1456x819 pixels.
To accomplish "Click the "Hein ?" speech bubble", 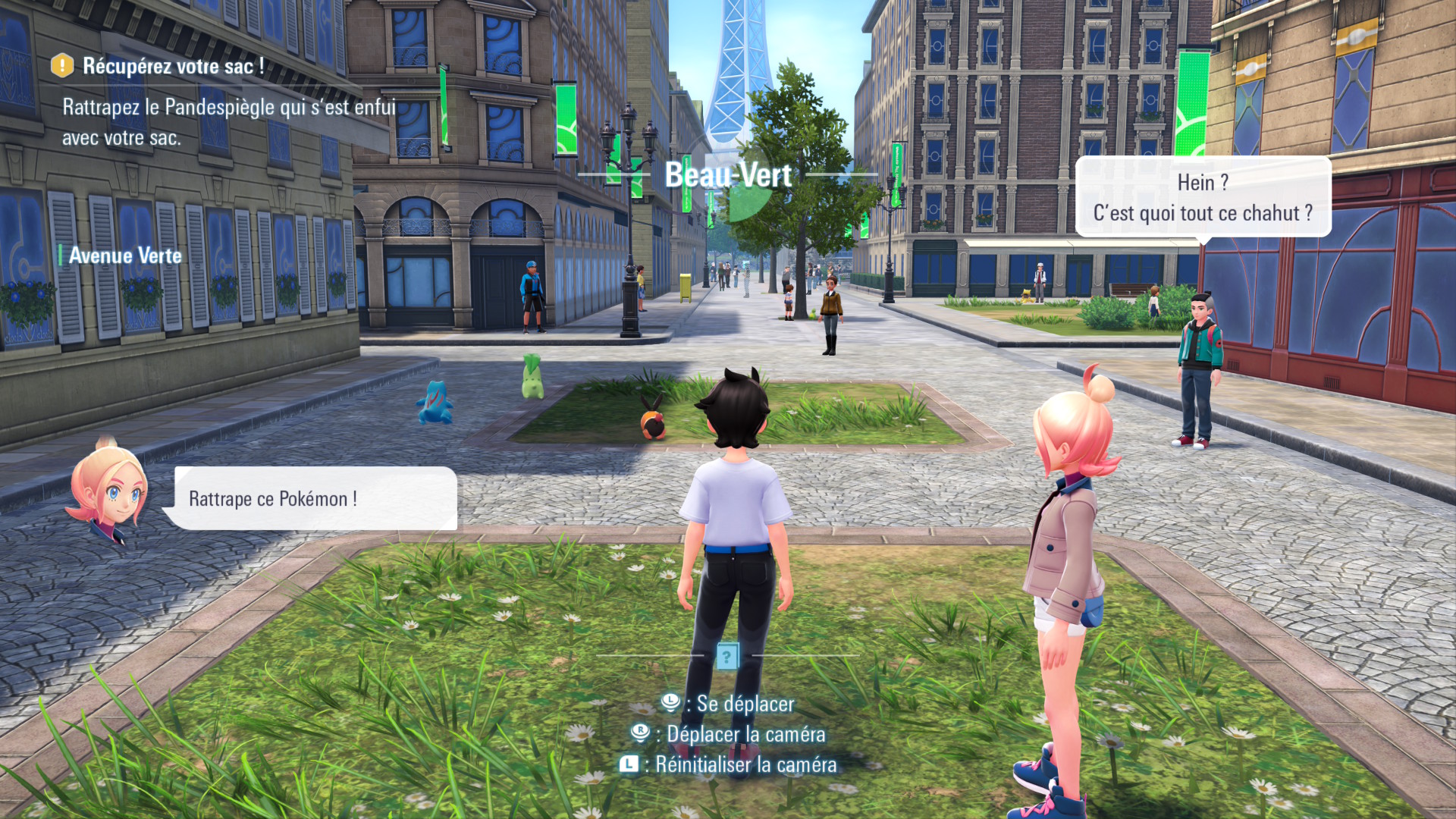I will (x=1203, y=197).
